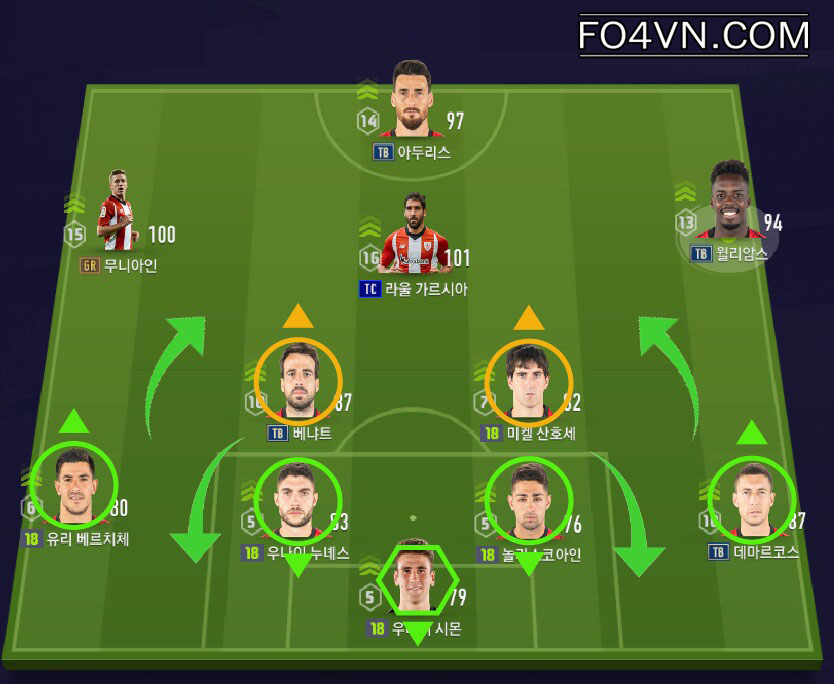Select goalkeeper Unai Simón in the hexagon

pyautogui.click(x=418, y=581)
